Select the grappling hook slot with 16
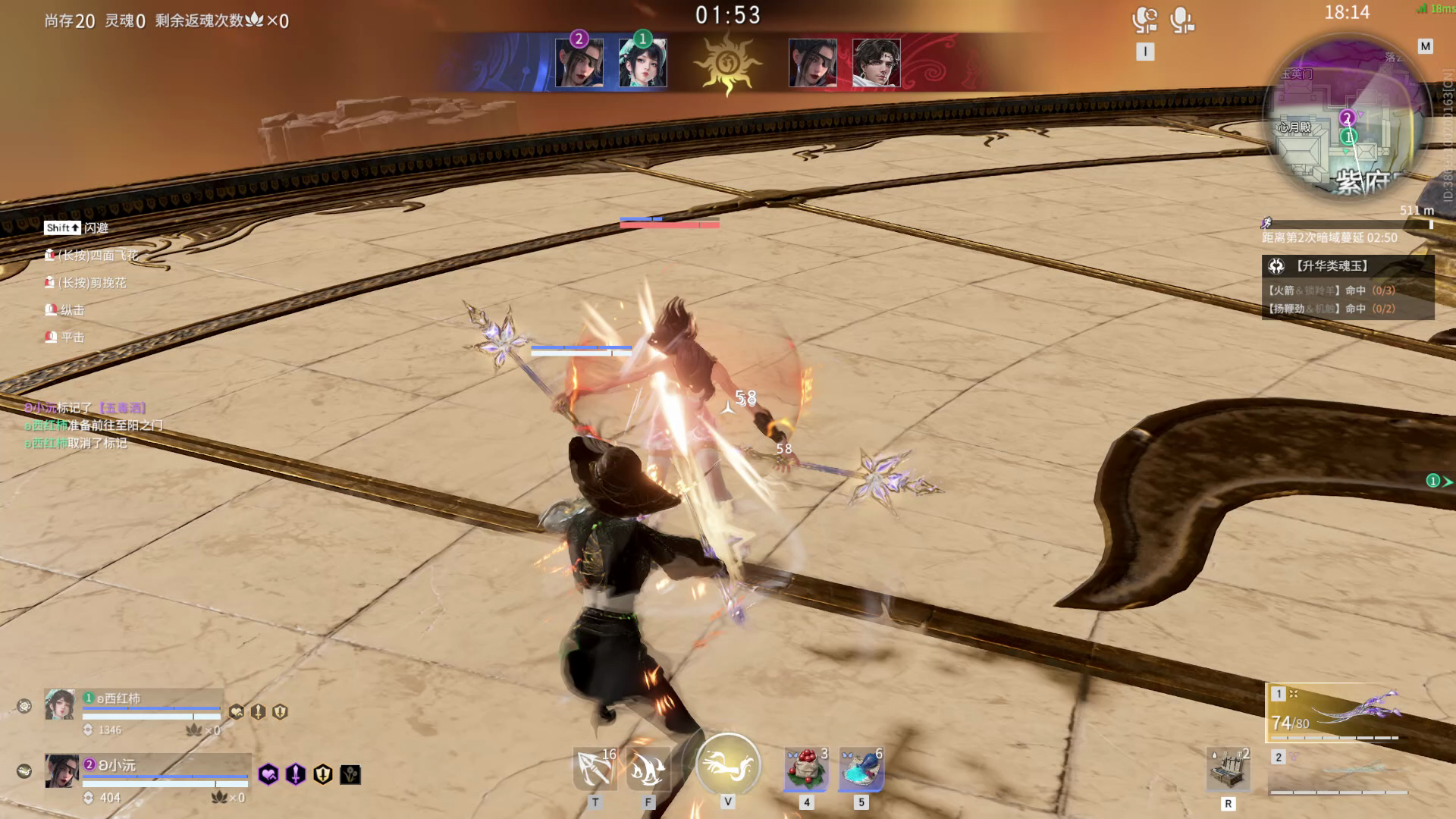The width and height of the screenshot is (1456, 819). tap(595, 769)
